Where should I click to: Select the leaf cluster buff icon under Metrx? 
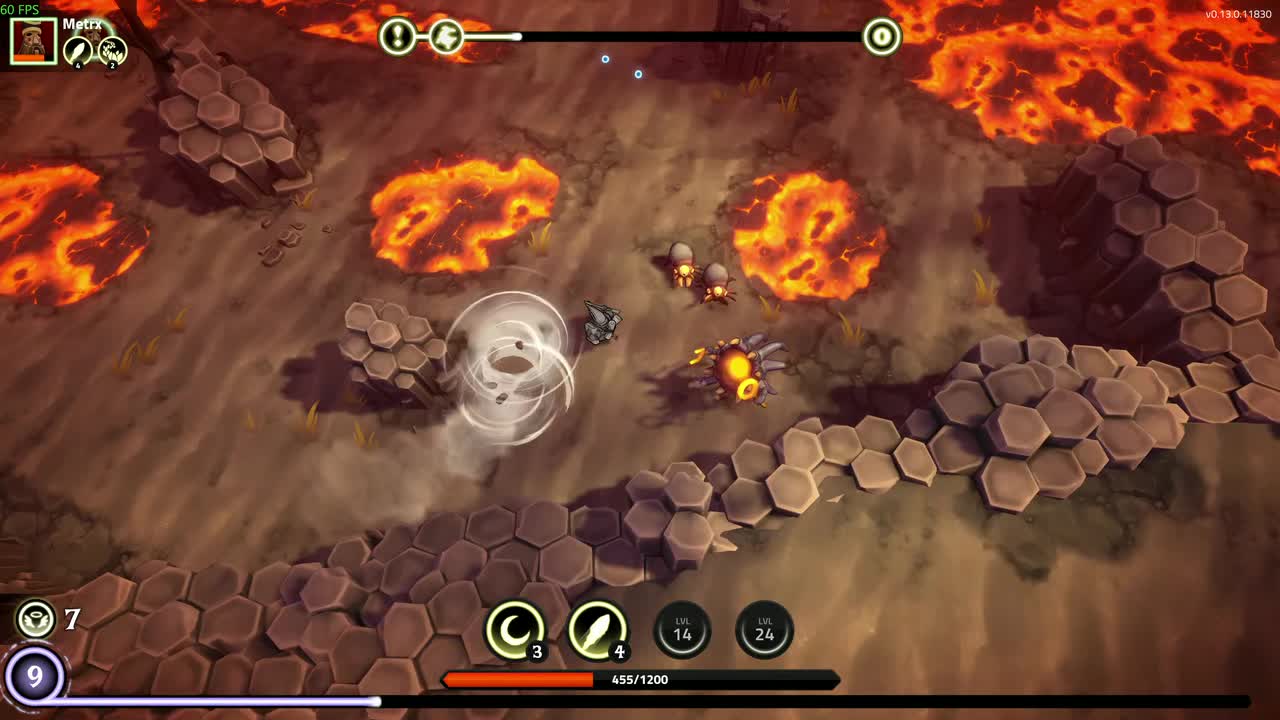pos(112,51)
